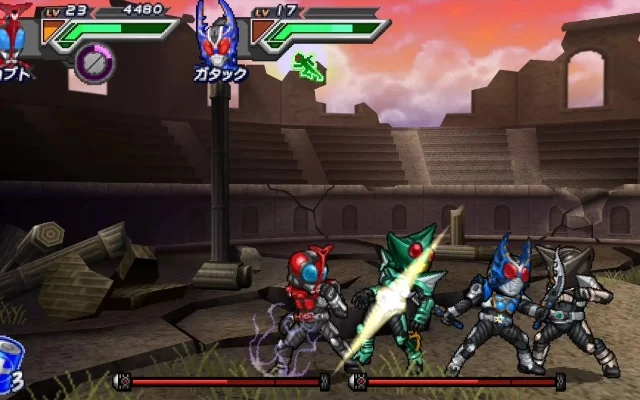
Task: Use the blue canister item
Action: click(11, 357)
